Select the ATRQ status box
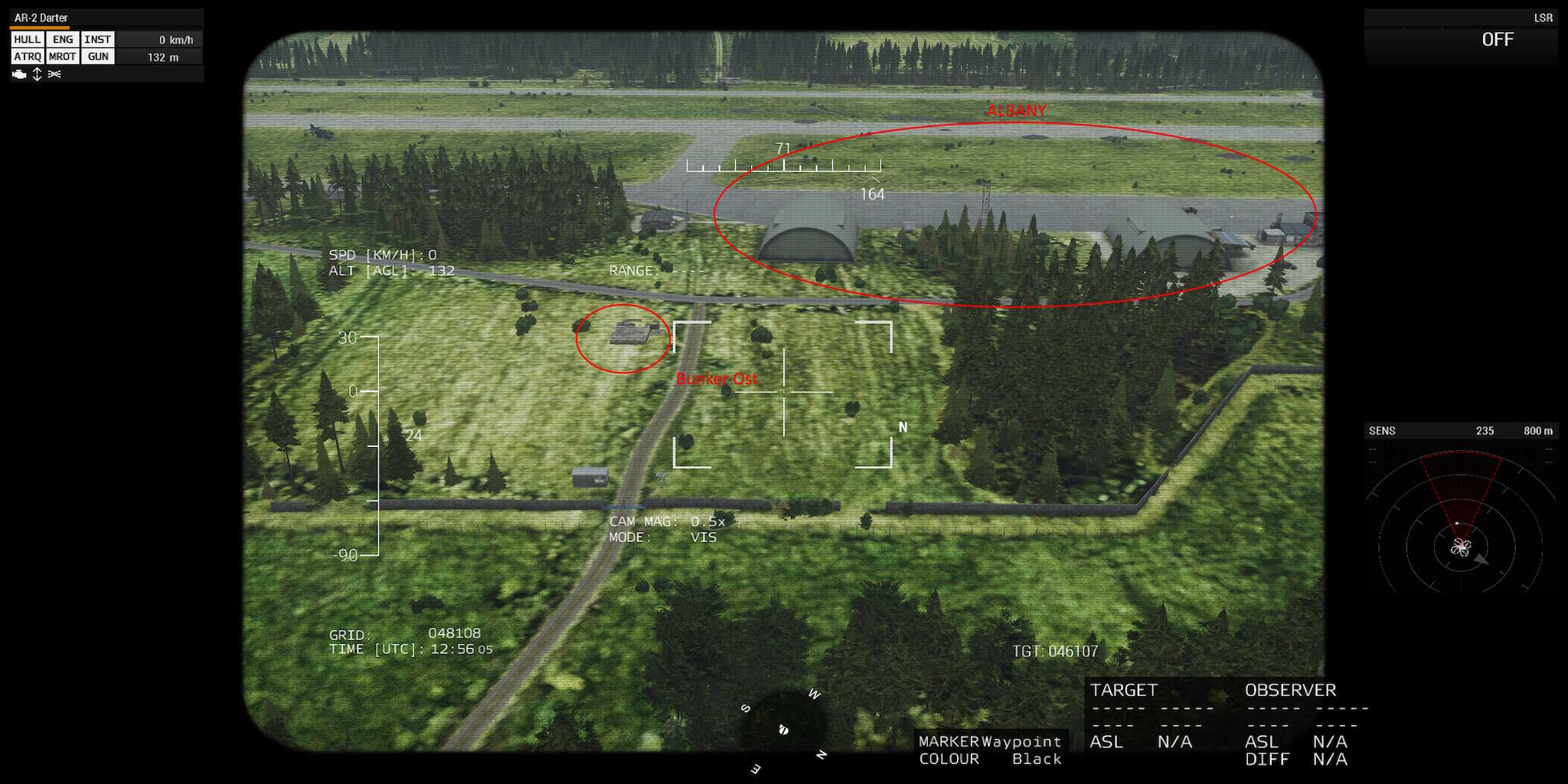This screenshot has width=1568, height=784. (27, 57)
